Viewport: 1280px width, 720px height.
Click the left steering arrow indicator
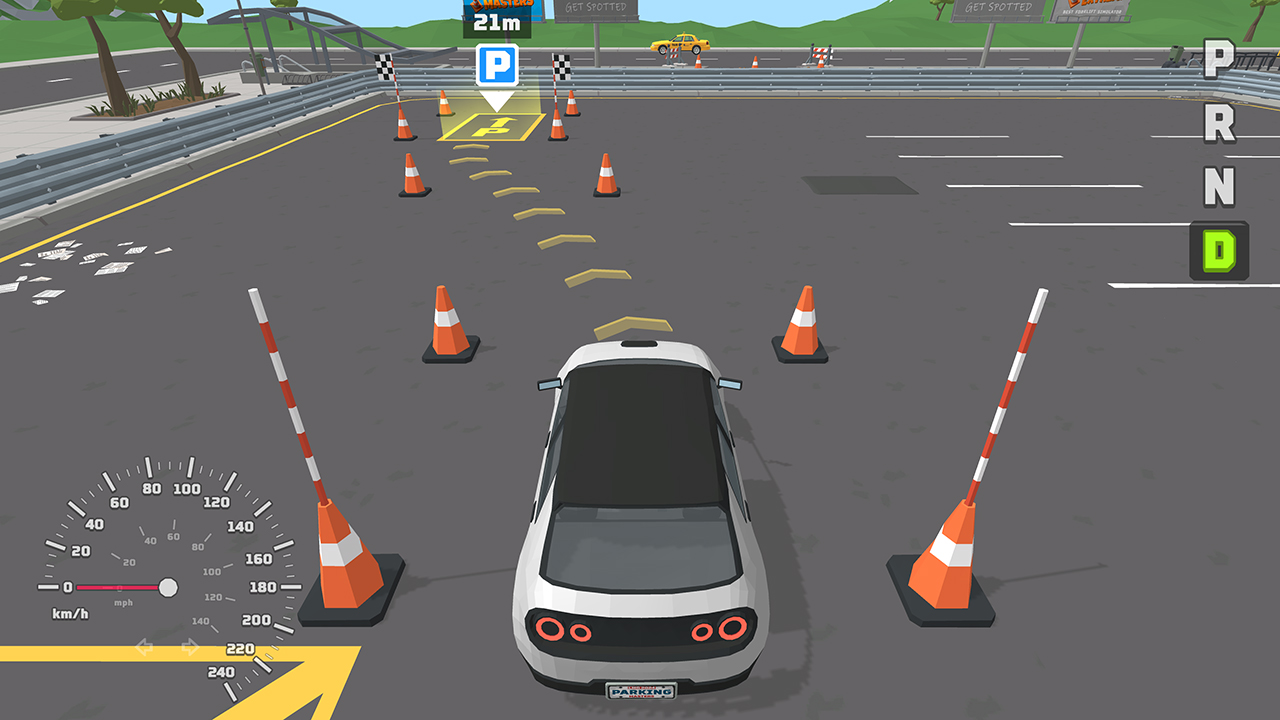143,648
